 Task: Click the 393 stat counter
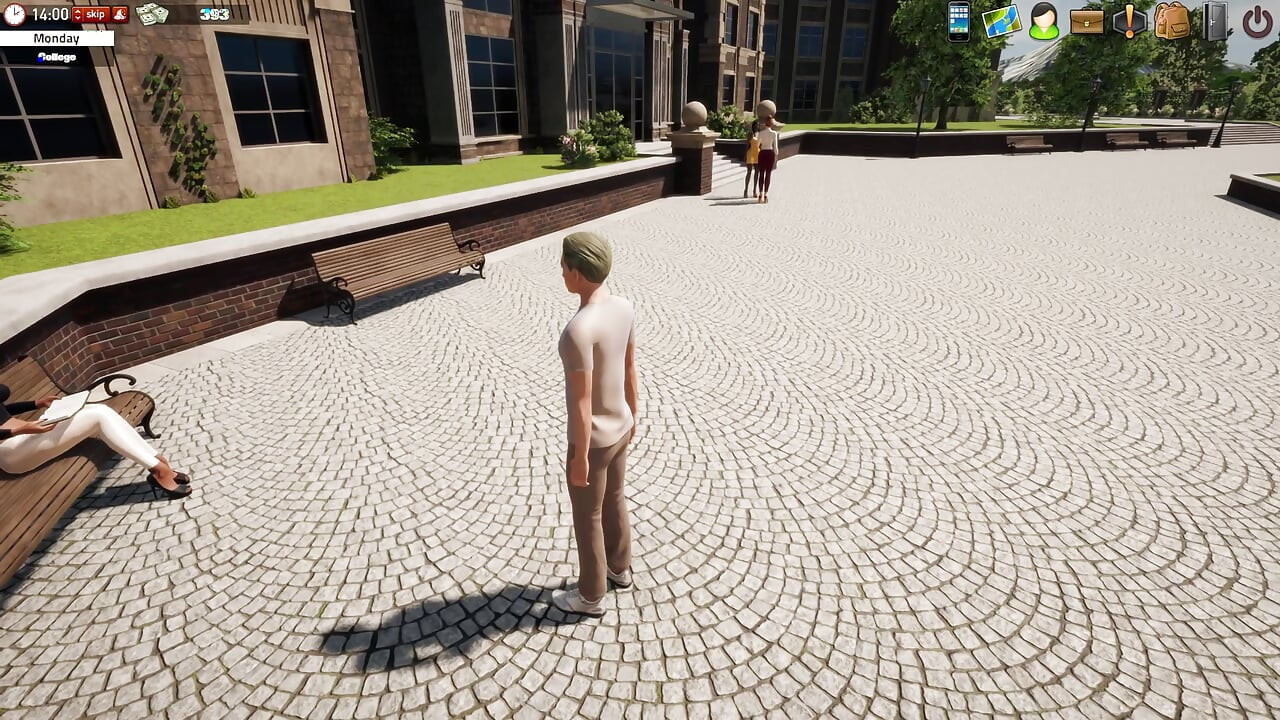pyautogui.click(x=214, y=14)
